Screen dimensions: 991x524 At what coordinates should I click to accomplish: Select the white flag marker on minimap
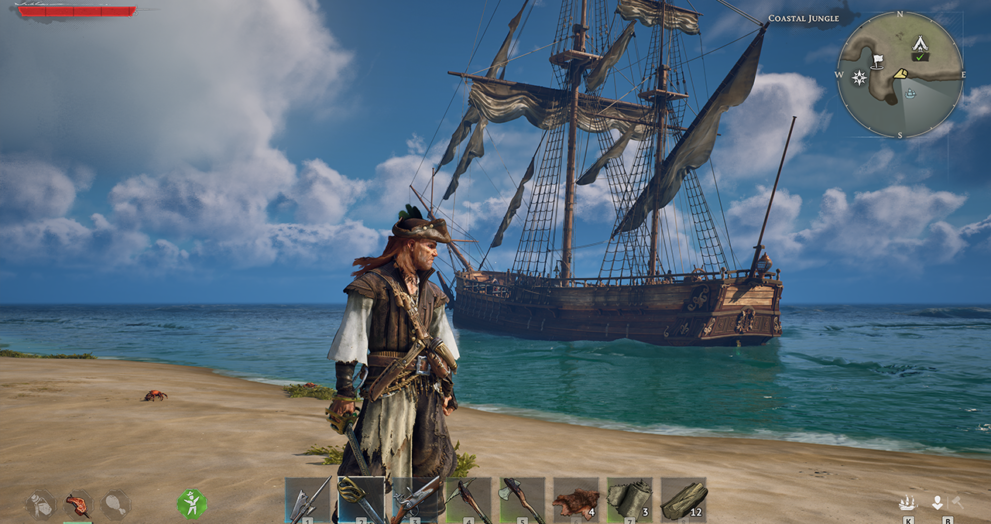tap(877, 61)
